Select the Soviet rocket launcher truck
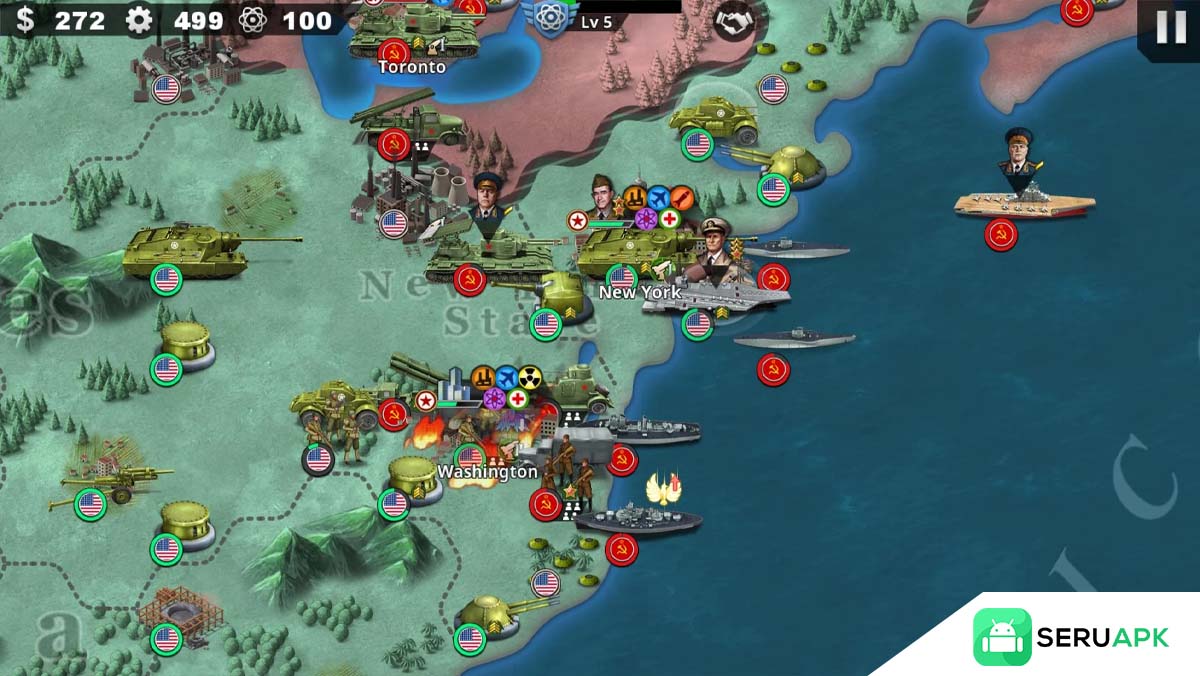This screenshot has height=676, width=1200. pos(408,125)
